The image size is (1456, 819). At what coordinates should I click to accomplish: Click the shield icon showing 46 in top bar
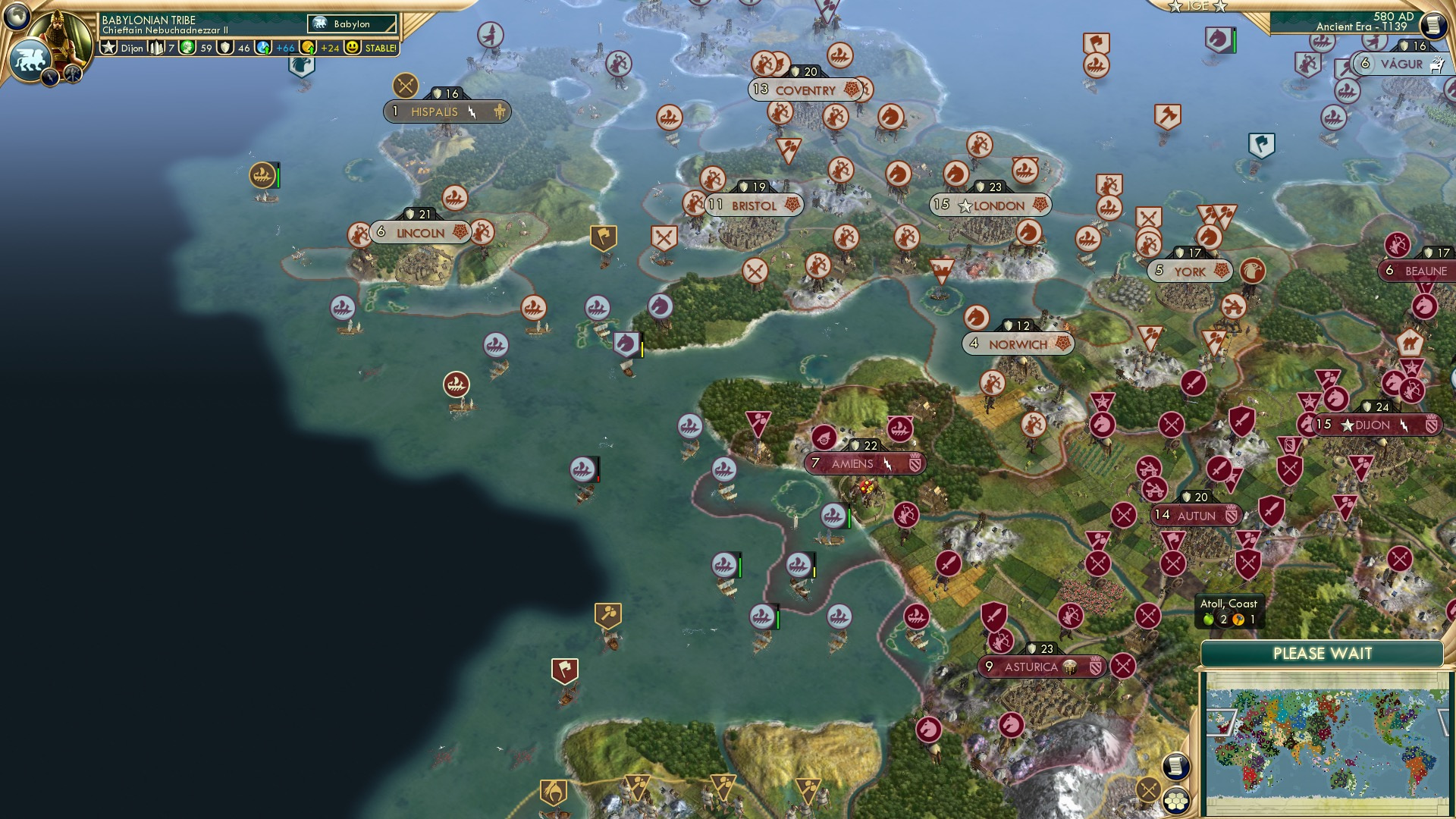pos(225,48)
